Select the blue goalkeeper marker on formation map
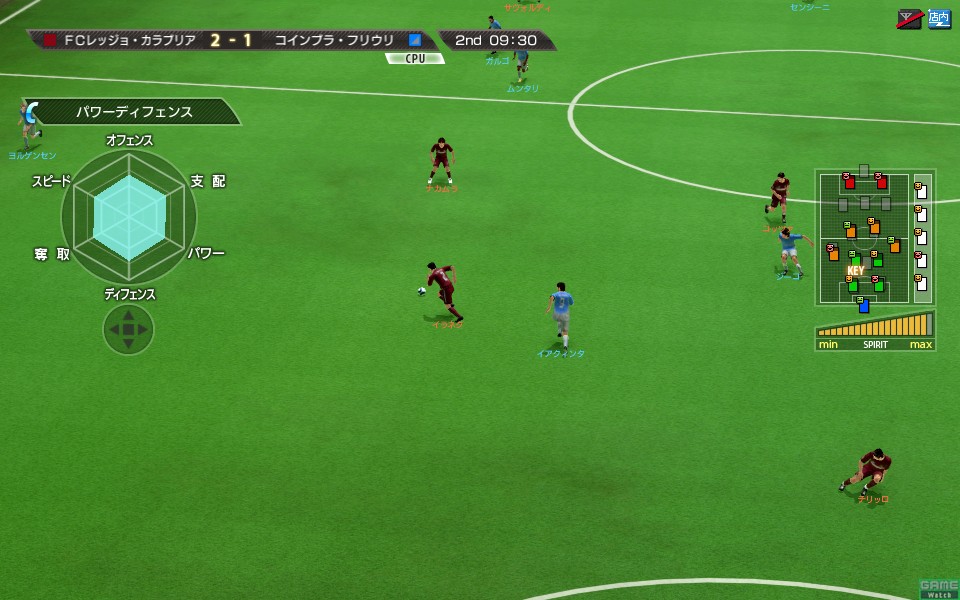The height and width of the screenshot is (600, 960). click(x=863, y=304)
